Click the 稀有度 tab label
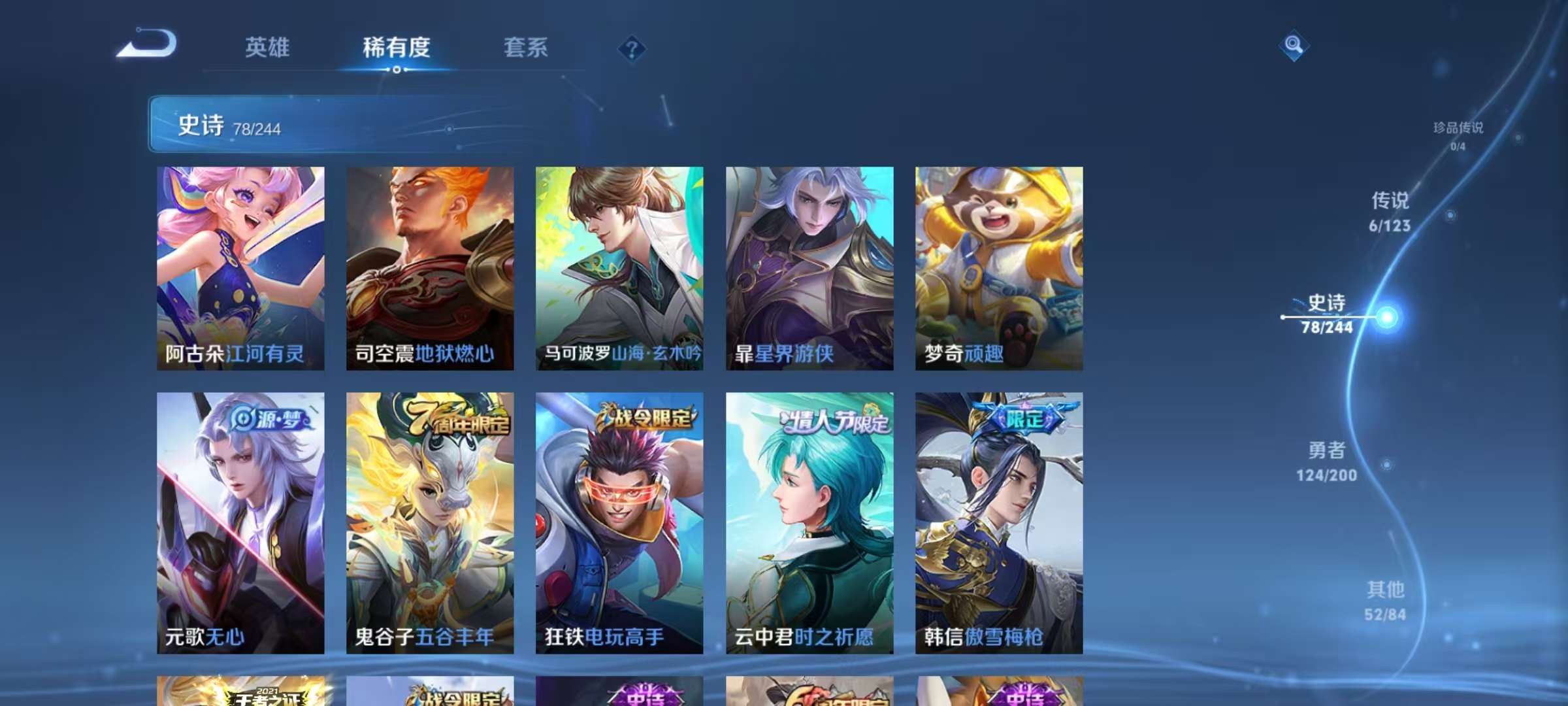 (x=399, y=48)
